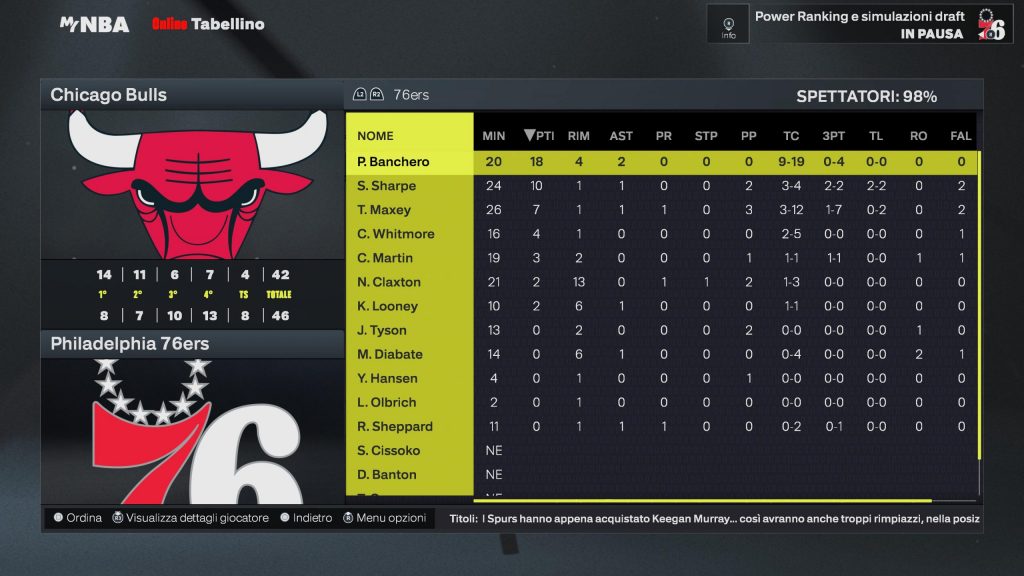Select the S. Cissoko row
The width and height of the screenshot is (1024, 576).
[387, 450]
